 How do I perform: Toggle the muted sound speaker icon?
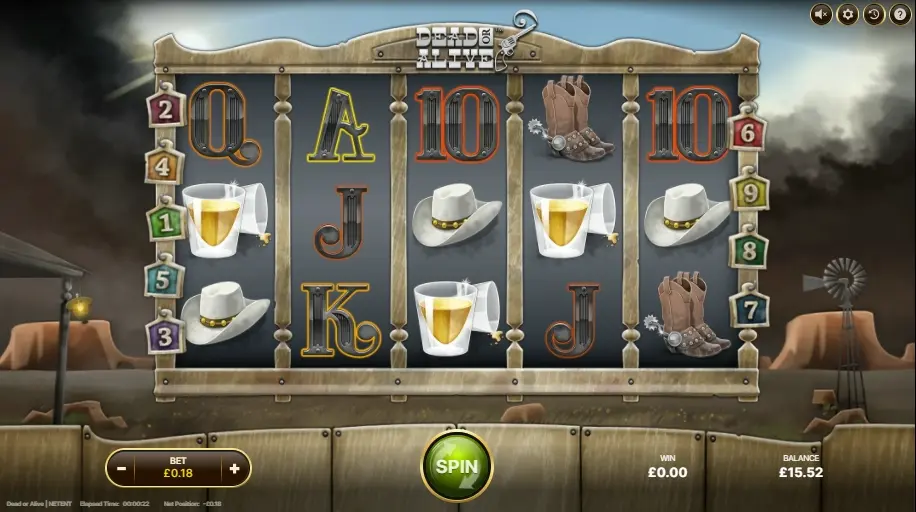(821, 14)
